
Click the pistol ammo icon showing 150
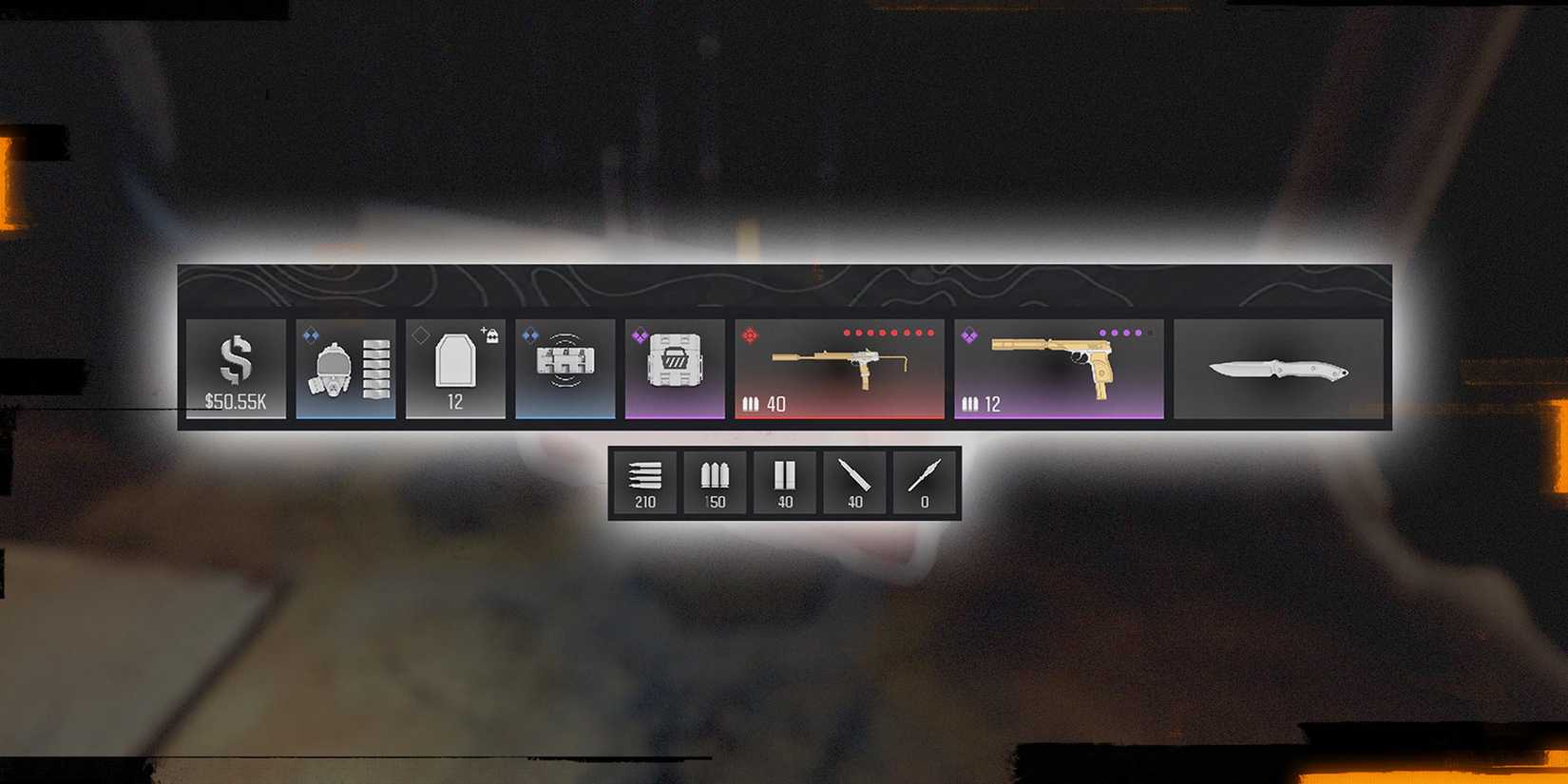tap(715, 482)
